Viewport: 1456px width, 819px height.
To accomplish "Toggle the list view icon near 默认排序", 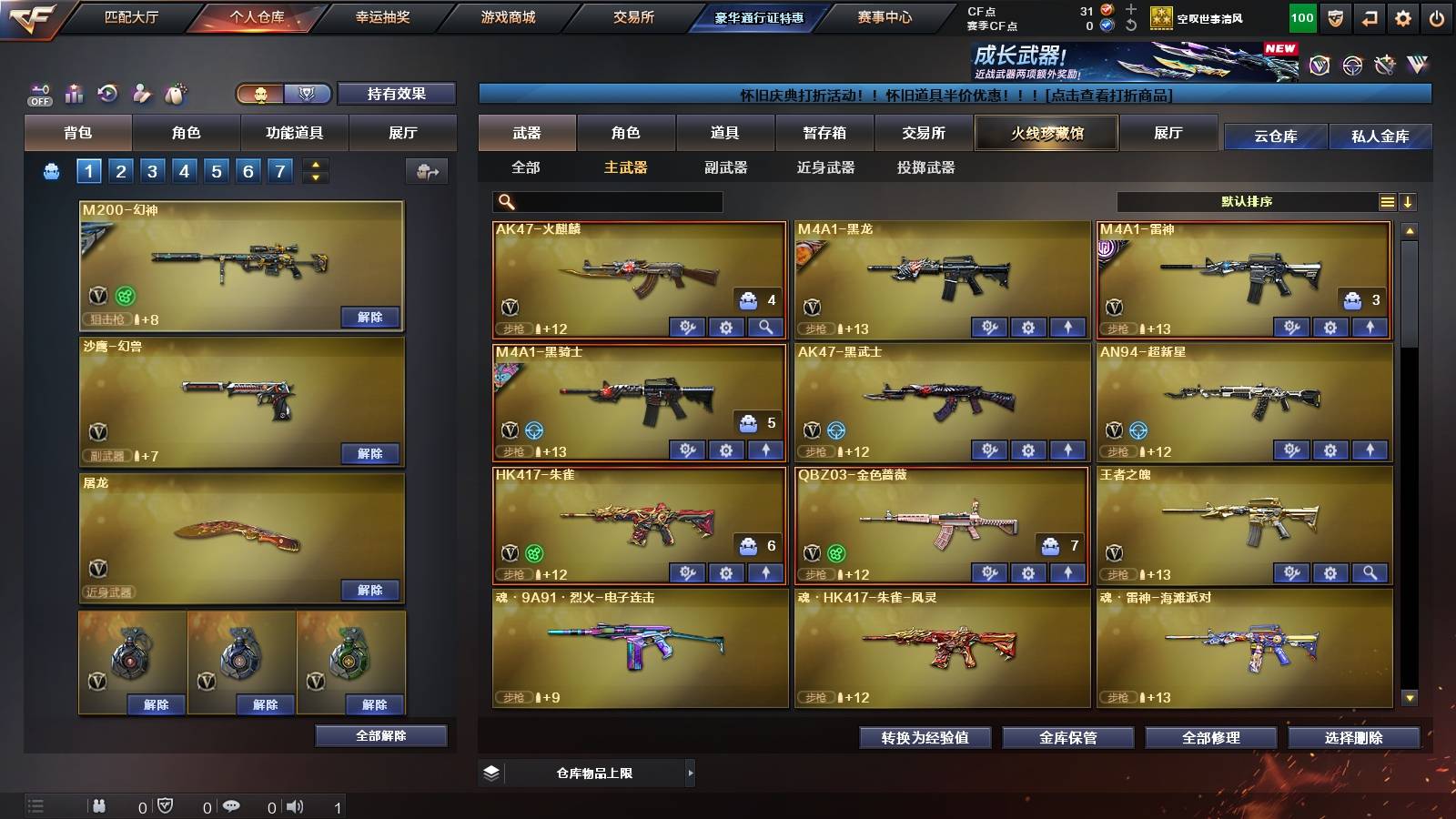I will click(1387, 201).
